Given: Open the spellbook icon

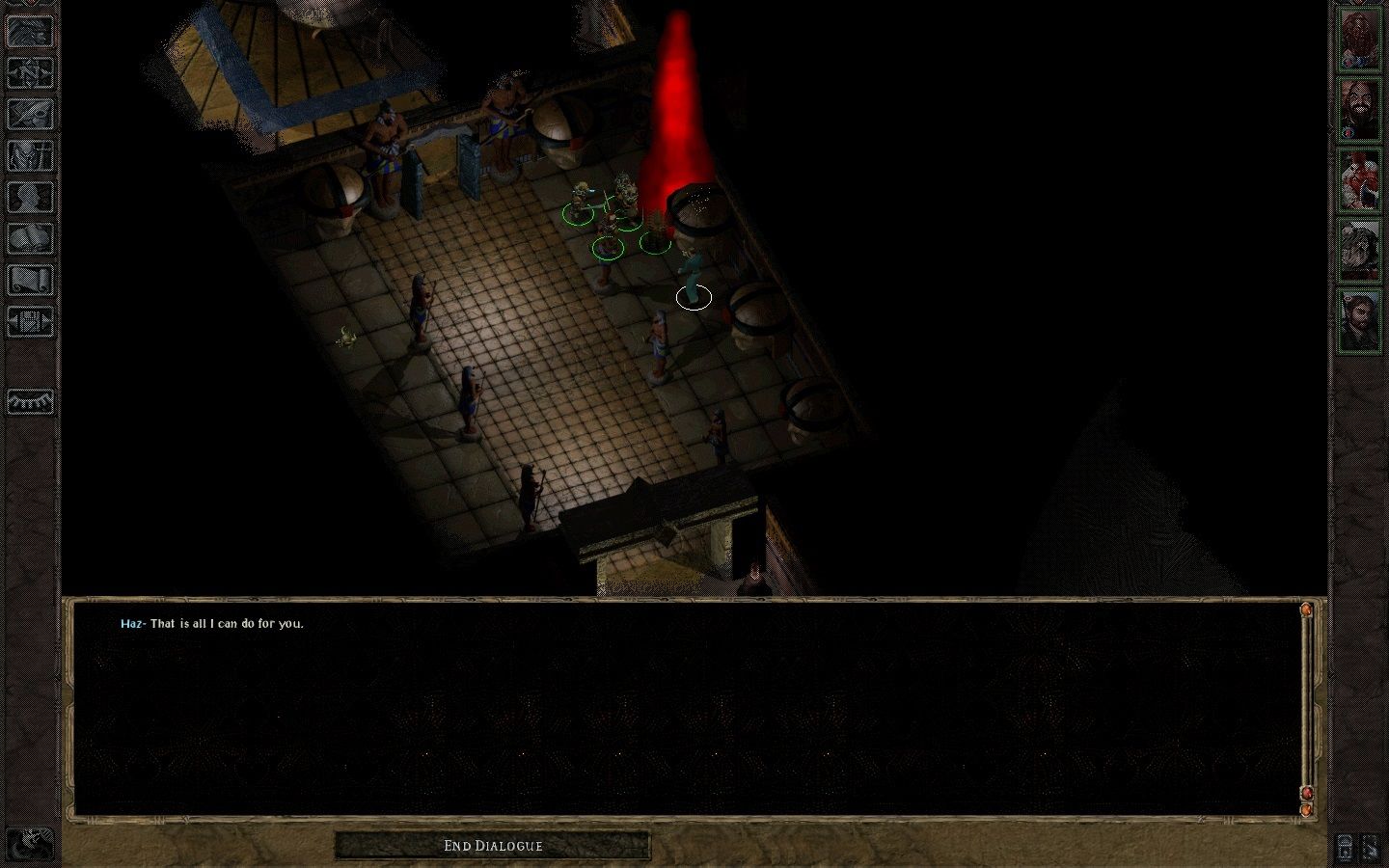Looking at the screenshot, I should (30, 238).
